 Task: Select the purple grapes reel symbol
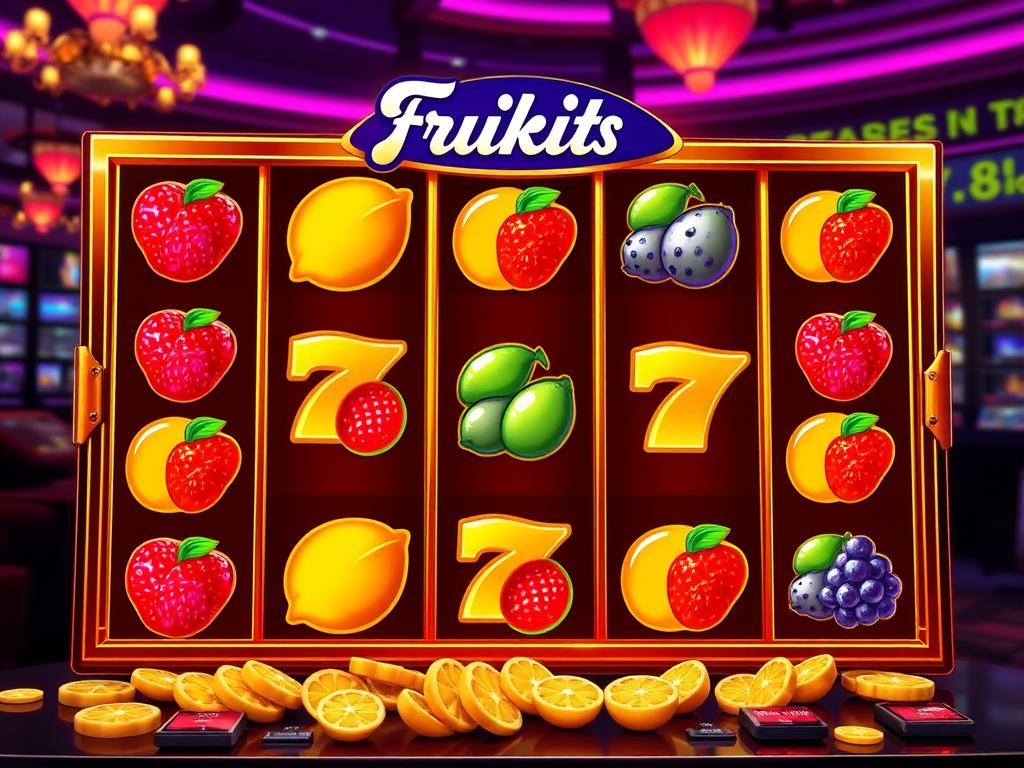click(848, 580)
